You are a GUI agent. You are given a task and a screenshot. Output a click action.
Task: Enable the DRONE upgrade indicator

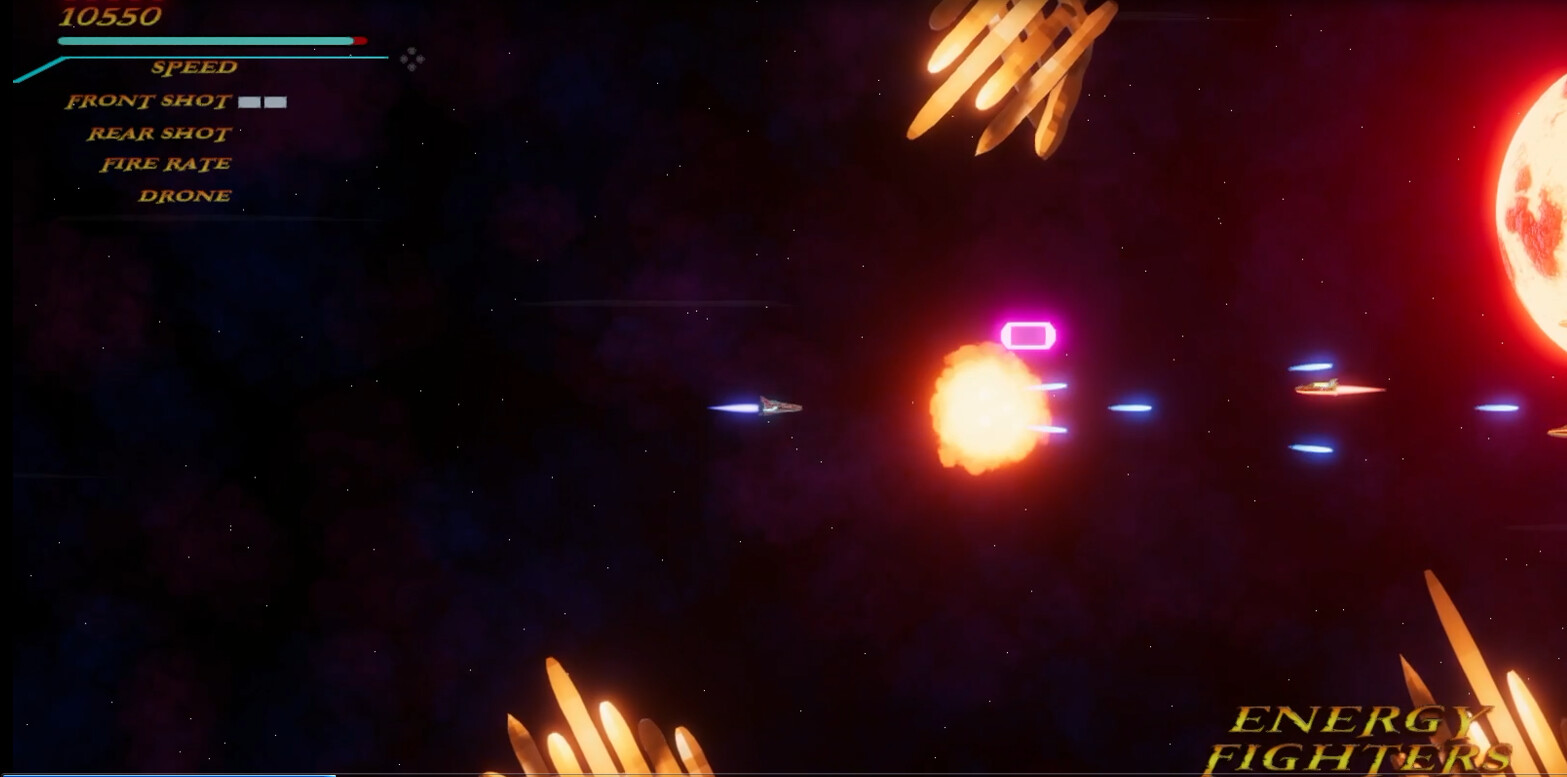pos(182,195)
